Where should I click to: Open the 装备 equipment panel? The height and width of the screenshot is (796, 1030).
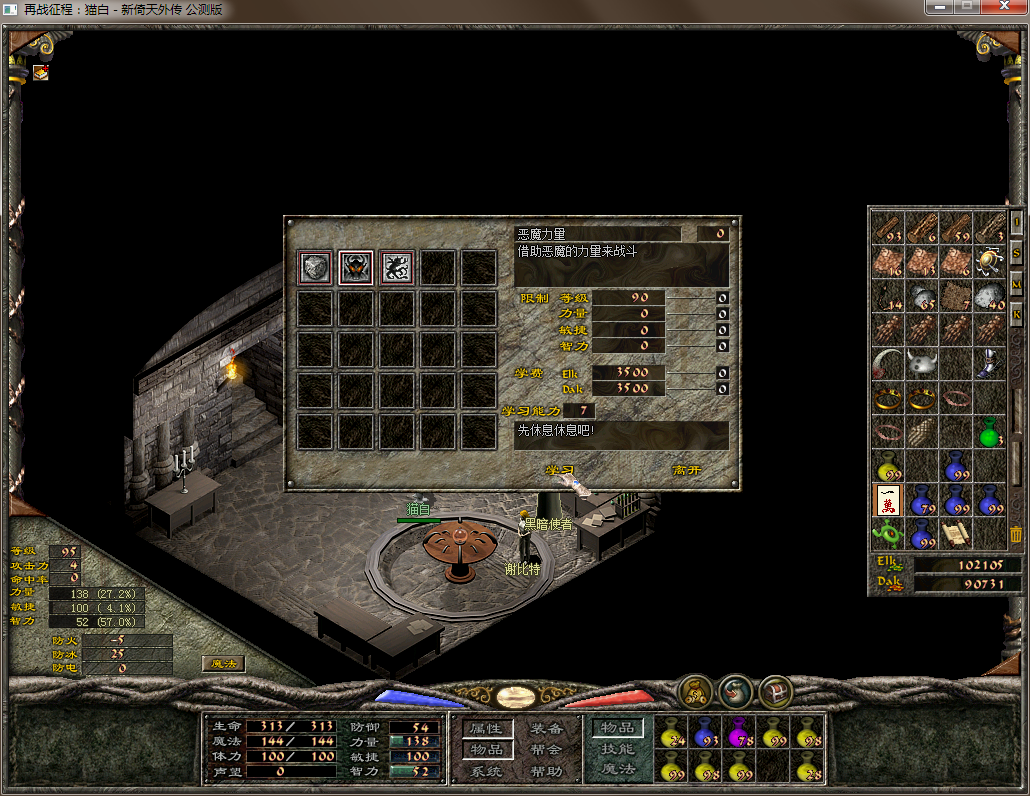pyautogui.click(x=547, y=729)
